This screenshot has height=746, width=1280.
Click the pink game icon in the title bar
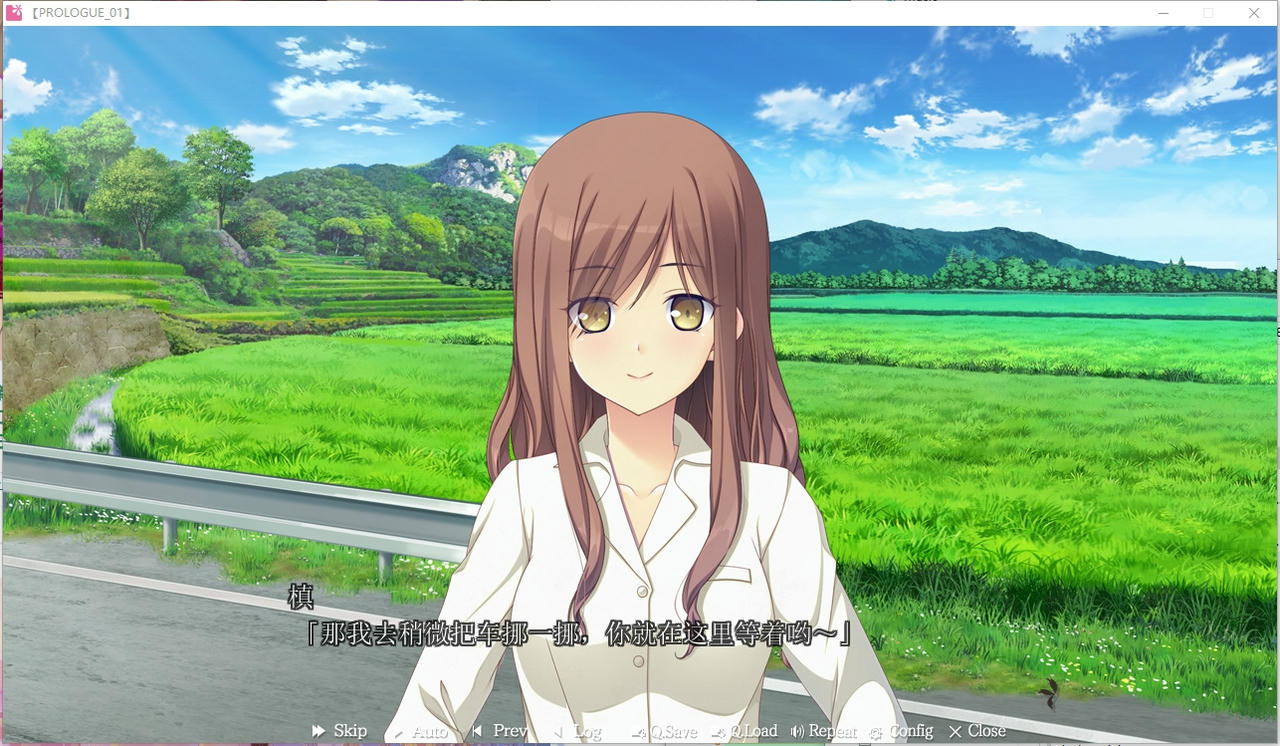click(x=16, y=12)
